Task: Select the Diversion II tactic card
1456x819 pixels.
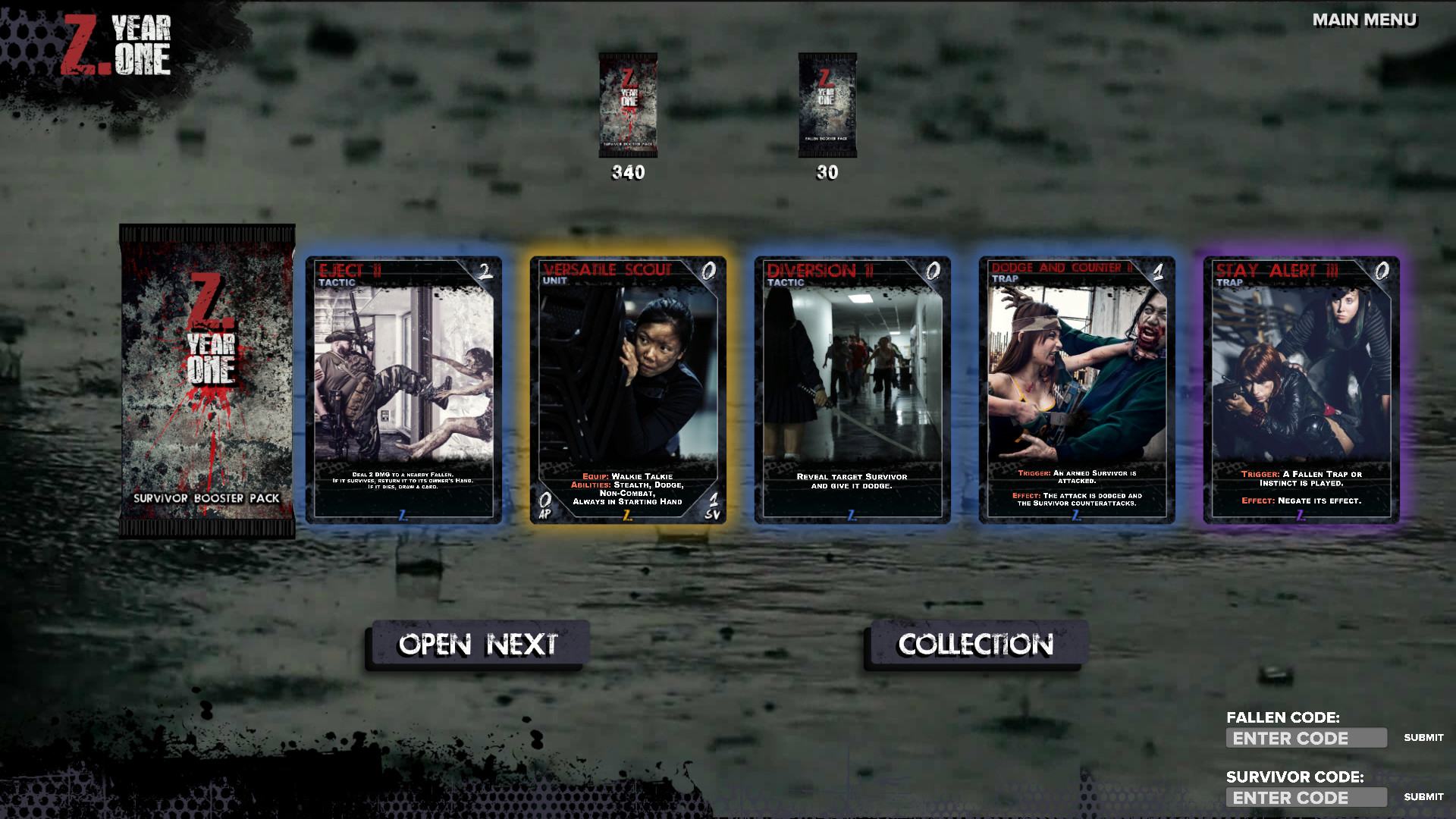Action: pyautogui.click(x=852, y=390)
